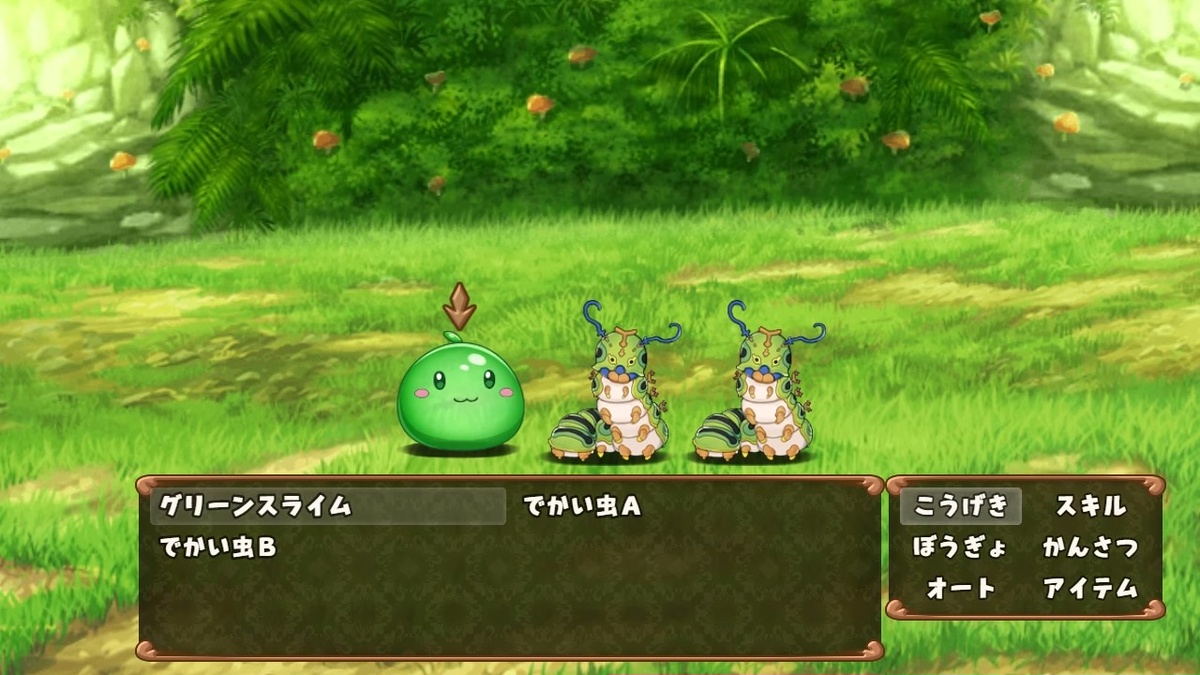The height and width of the screenshot is (675, 1200).
Task: Use the かんさつ observe command
Action: (x=1090, y=547)
